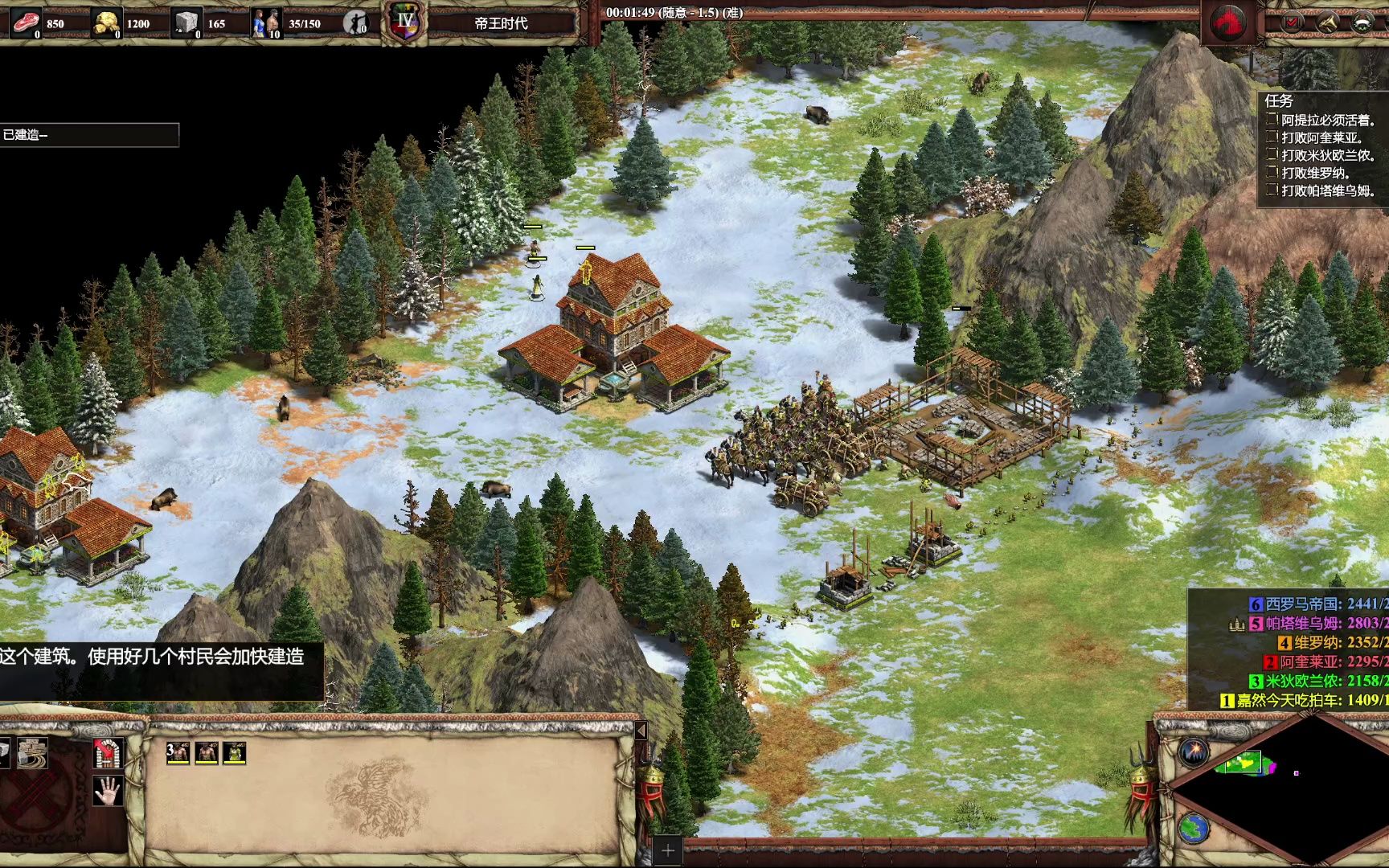Screen dimensions: 1389x868
Task: Click the gate build command icon
Action: tap(108, 753)
